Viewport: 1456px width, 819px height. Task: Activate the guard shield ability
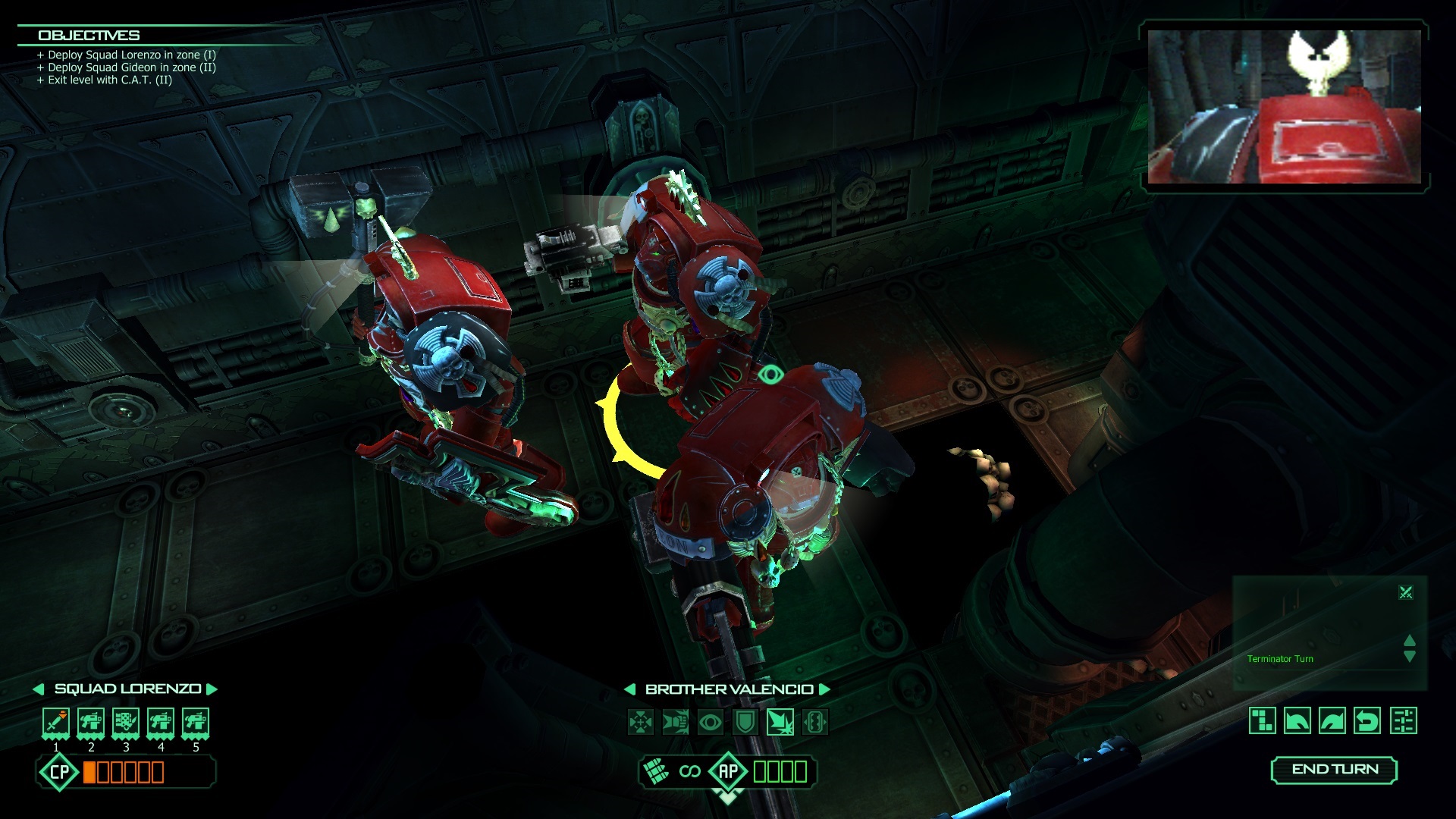[745, 722]
